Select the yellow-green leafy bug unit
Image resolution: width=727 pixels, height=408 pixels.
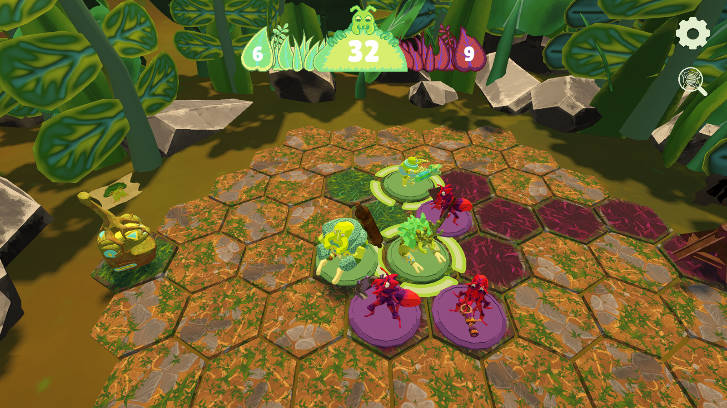tap(340, 247)
